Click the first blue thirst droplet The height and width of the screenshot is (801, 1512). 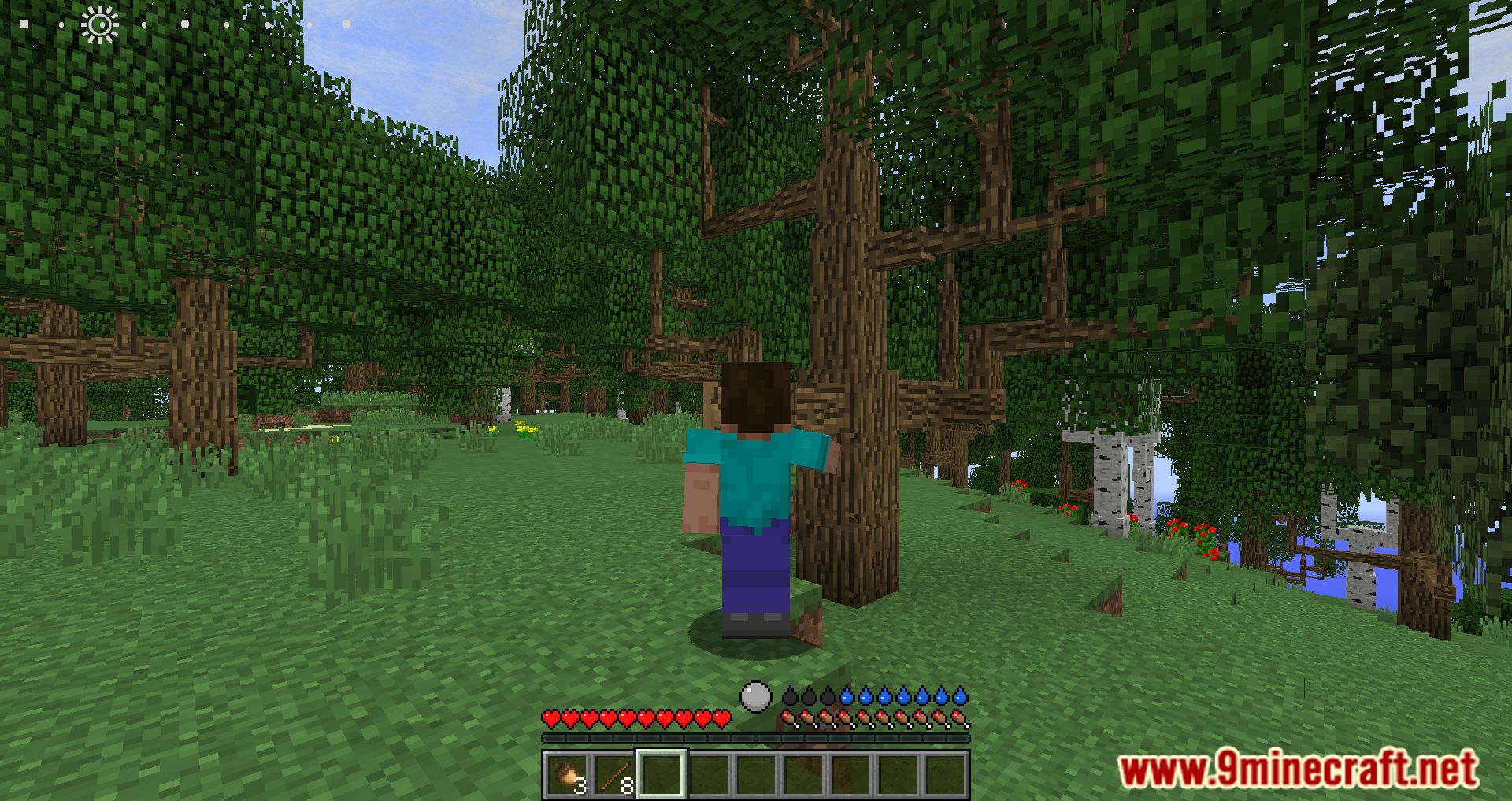click(x=847, y=698)
